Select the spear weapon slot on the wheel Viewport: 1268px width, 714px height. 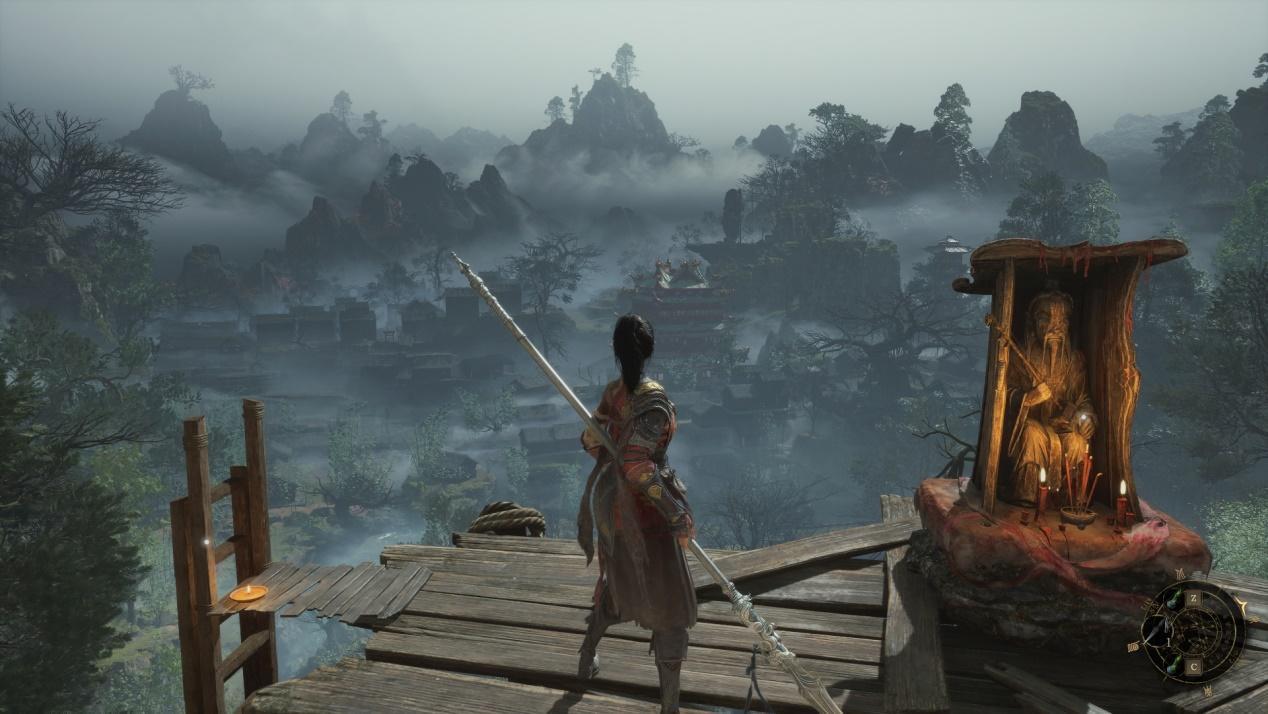click(x=1156, y=632)
